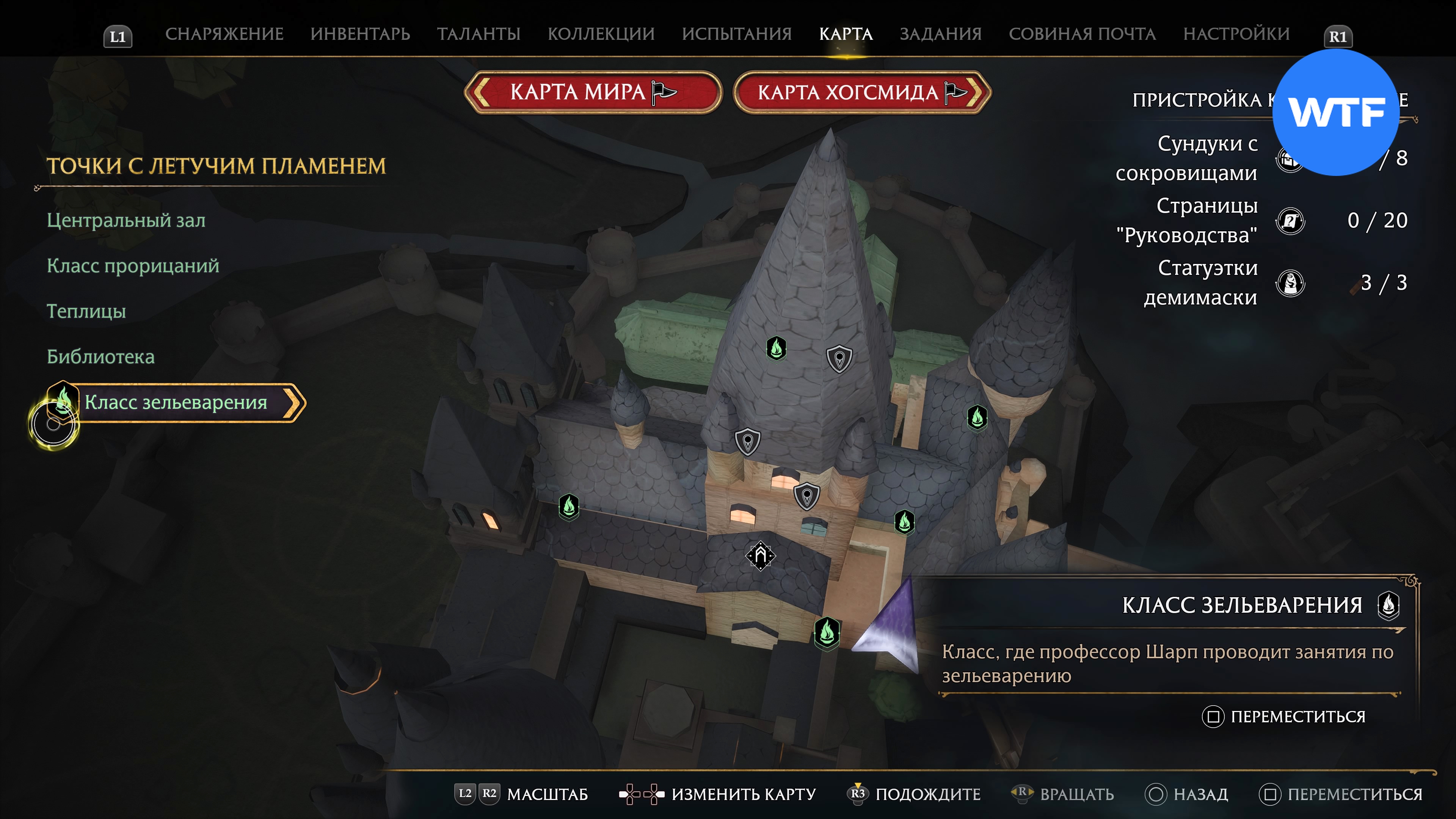The height and width of the screenshot is (819, 1456).
Task: Switch to the Снаряжение tab
Action: point(224,34)
